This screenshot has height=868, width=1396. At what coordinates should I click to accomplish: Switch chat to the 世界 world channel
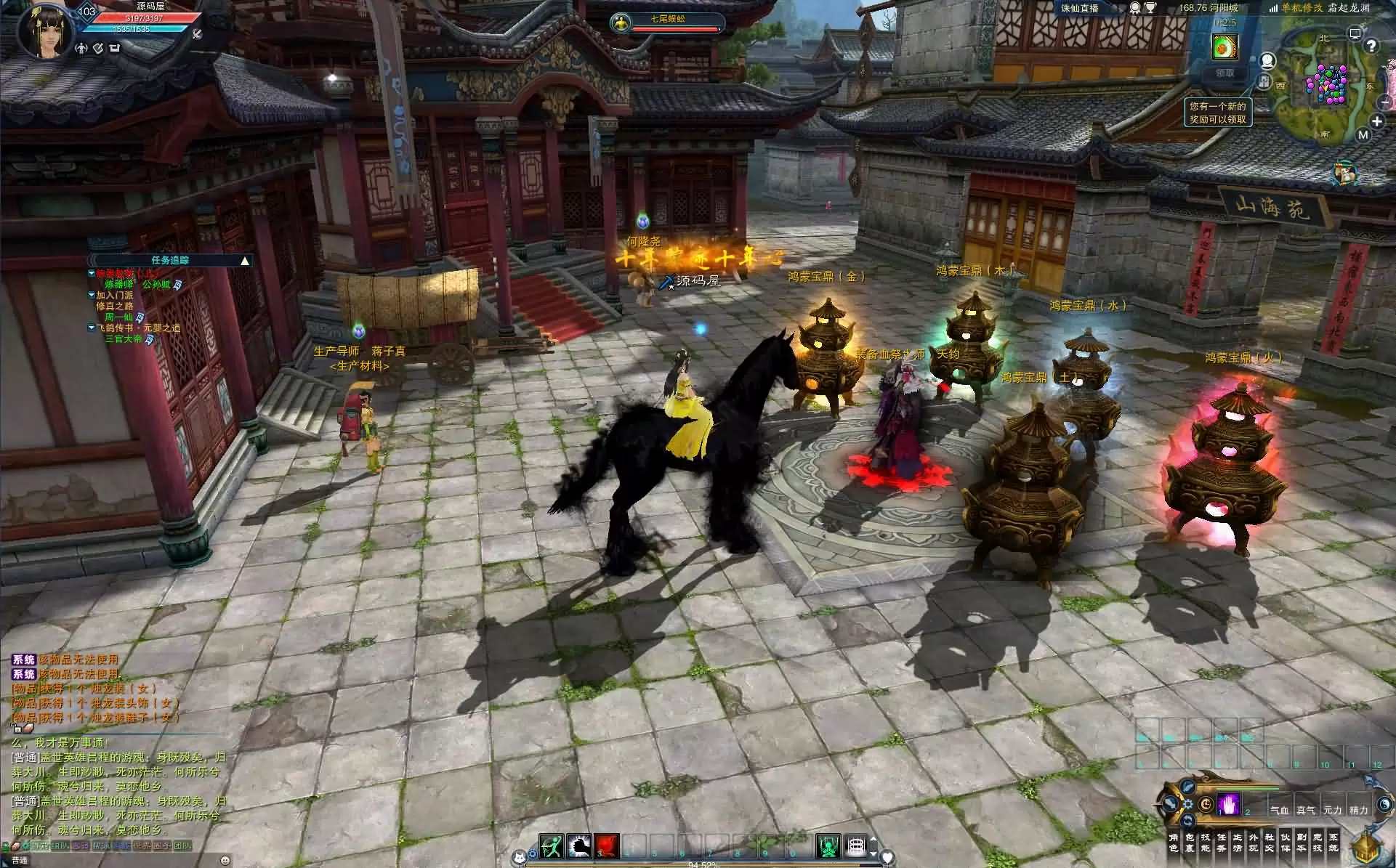[142, 845]
